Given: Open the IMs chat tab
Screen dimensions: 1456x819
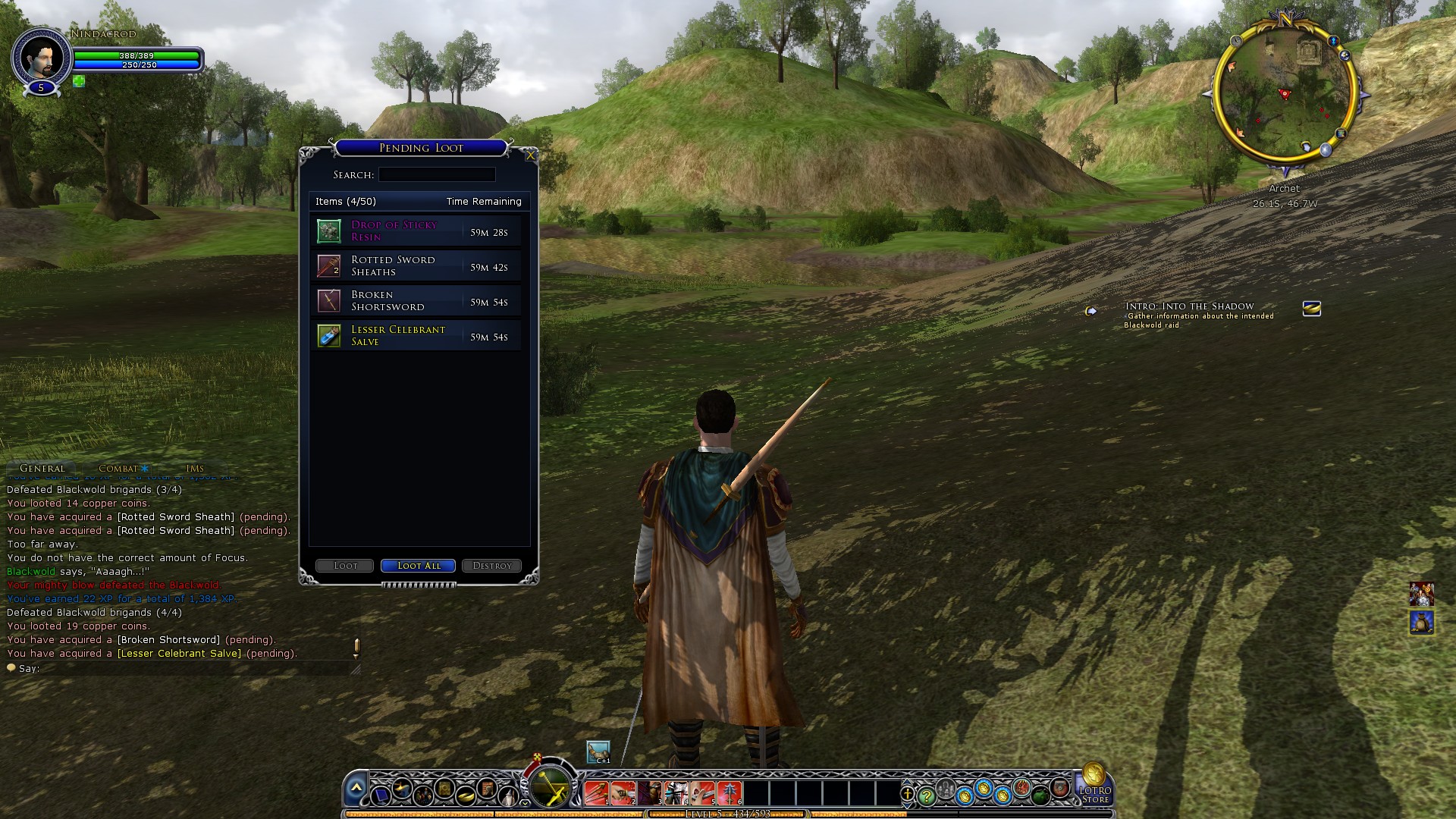Looking at the screenshot, I should click(195, 469).
